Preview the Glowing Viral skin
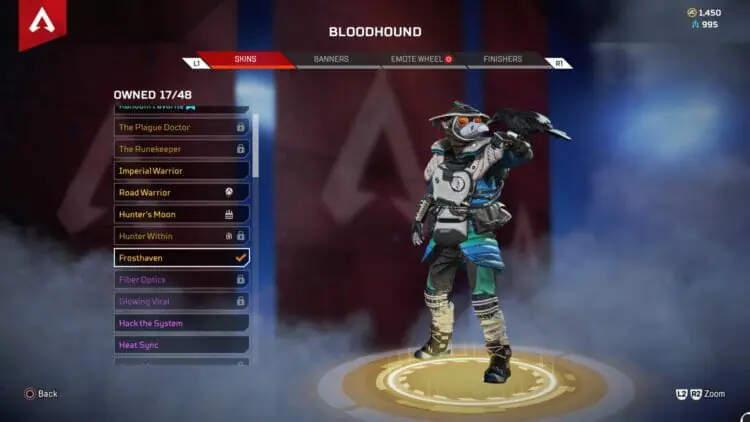 click(x=181, y=301)
